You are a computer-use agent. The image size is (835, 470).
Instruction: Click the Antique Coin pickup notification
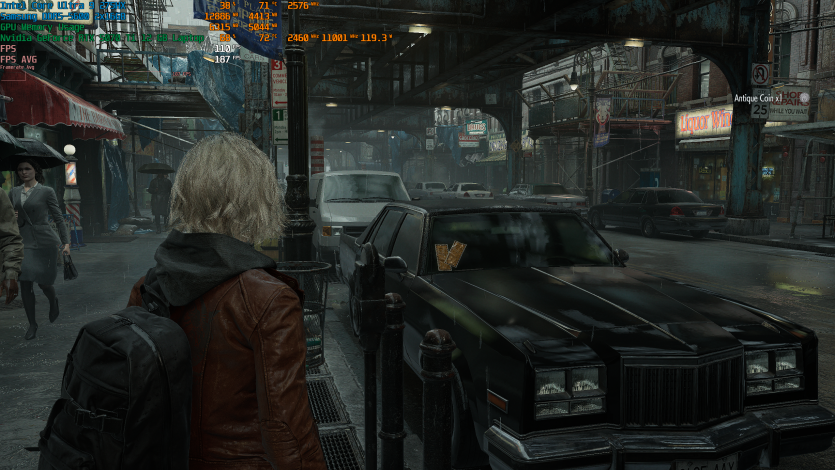(759, 99)
